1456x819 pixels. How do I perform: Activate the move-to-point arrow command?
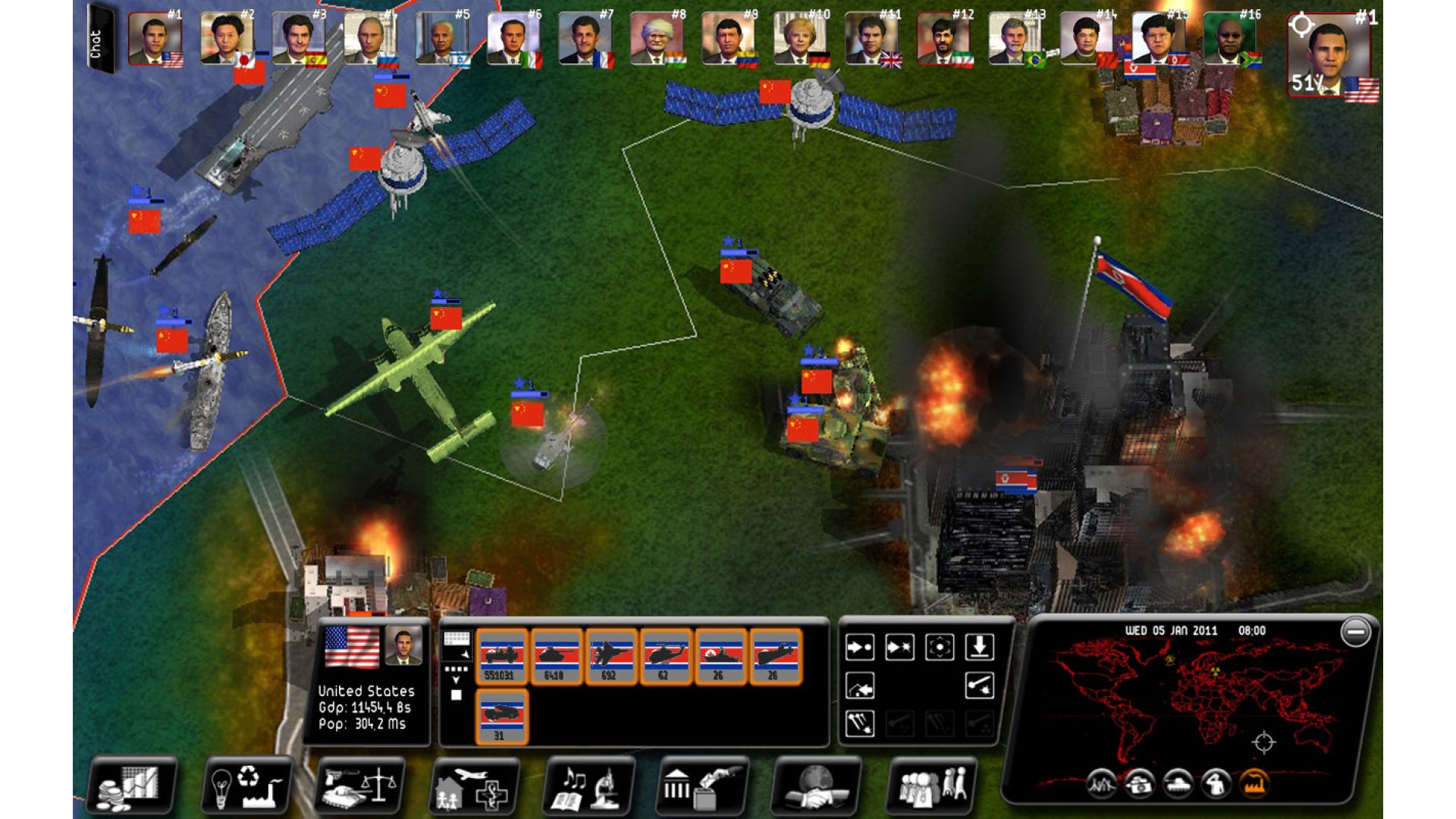coord(859,647)
